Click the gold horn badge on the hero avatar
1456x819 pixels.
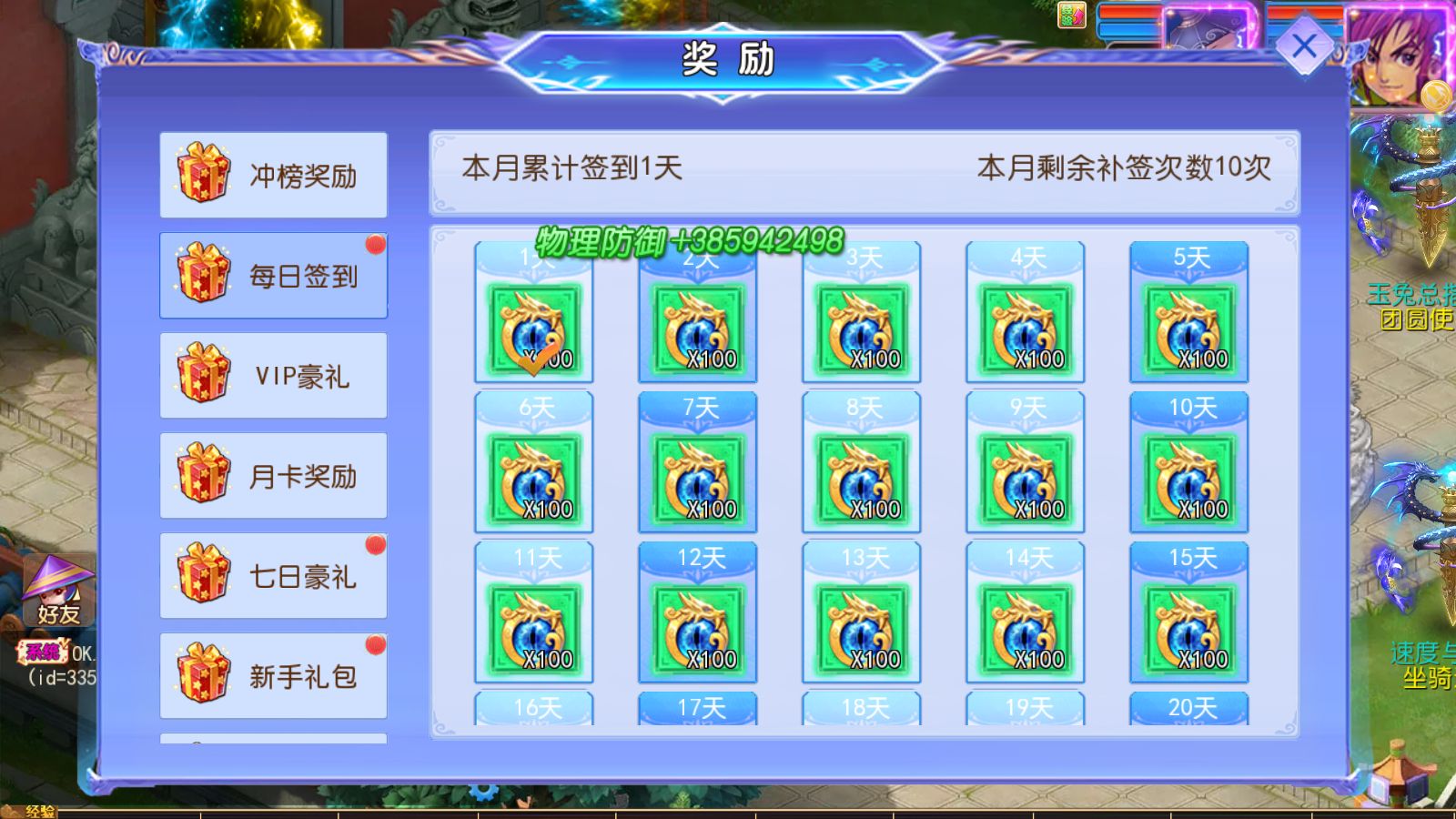click(1435, 94)
